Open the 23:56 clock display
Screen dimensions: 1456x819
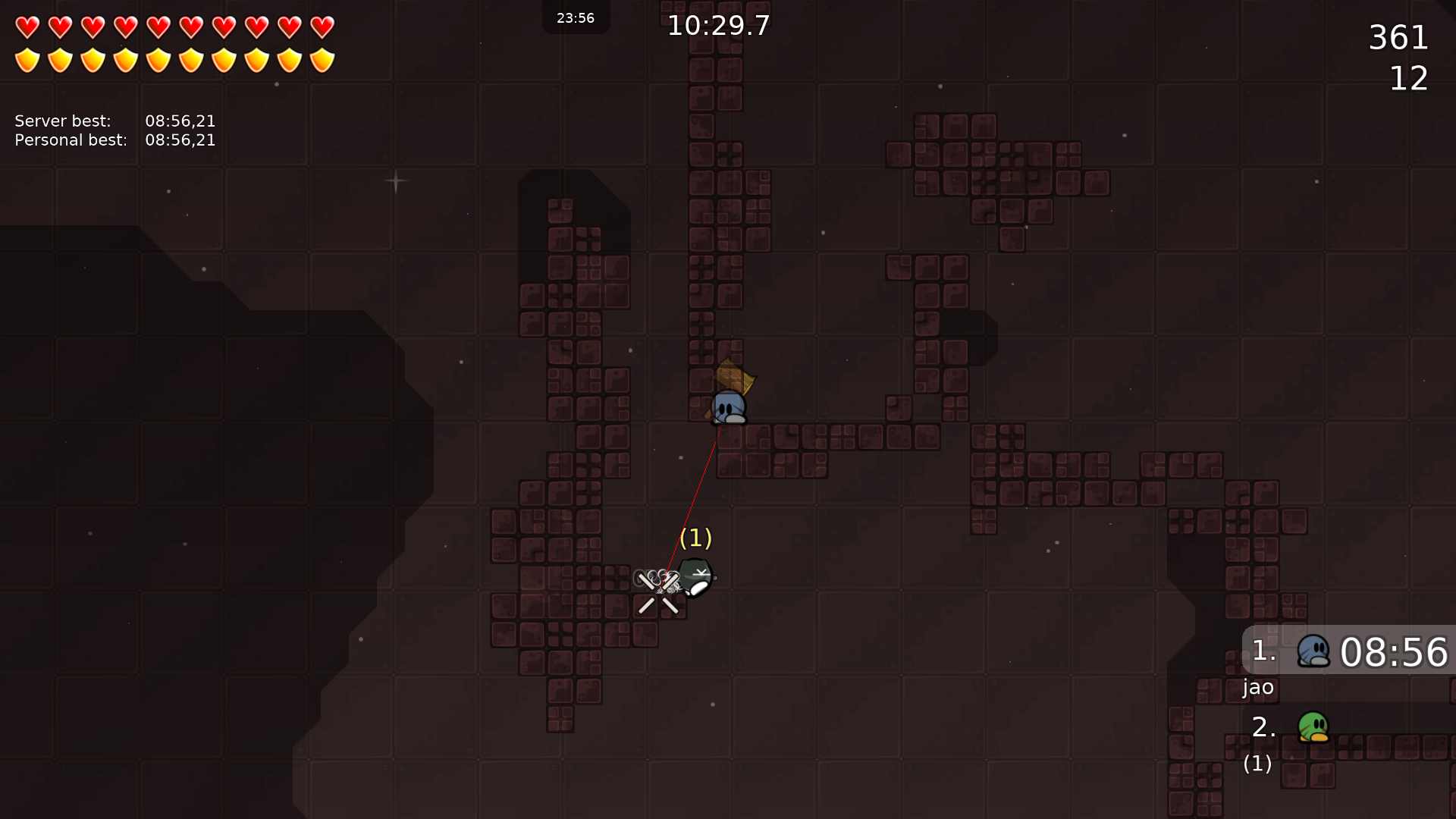[x=576, y=17]
